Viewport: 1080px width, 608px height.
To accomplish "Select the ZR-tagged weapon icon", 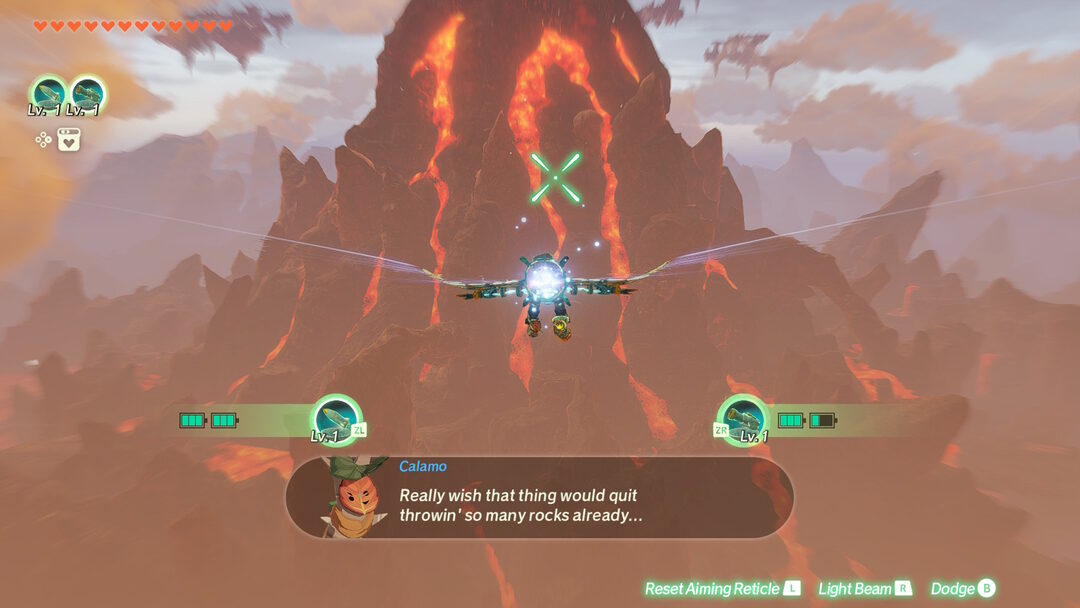I will click(x=743, y=418).
